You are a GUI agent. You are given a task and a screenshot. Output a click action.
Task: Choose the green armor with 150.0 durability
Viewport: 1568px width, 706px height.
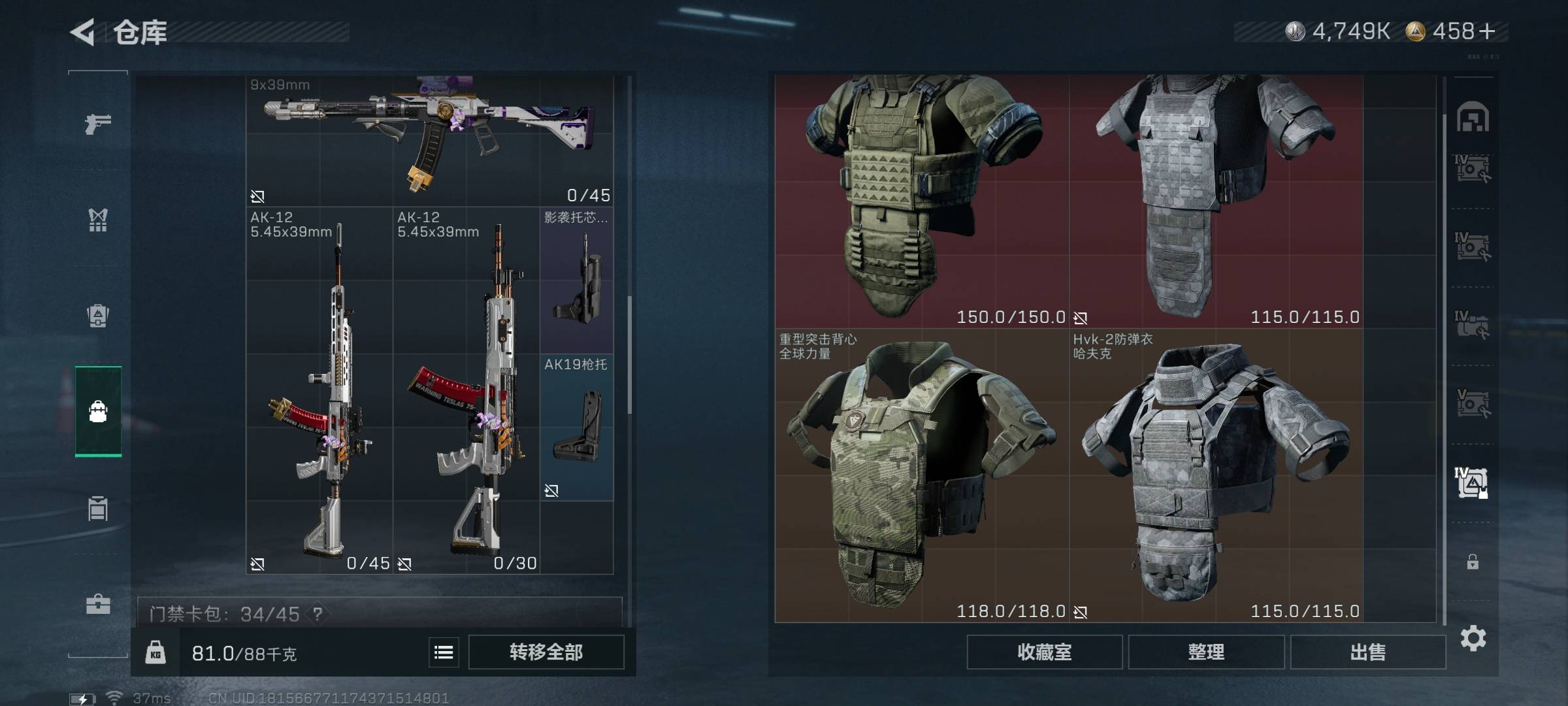pyautogui.click(x=921, y=199)
